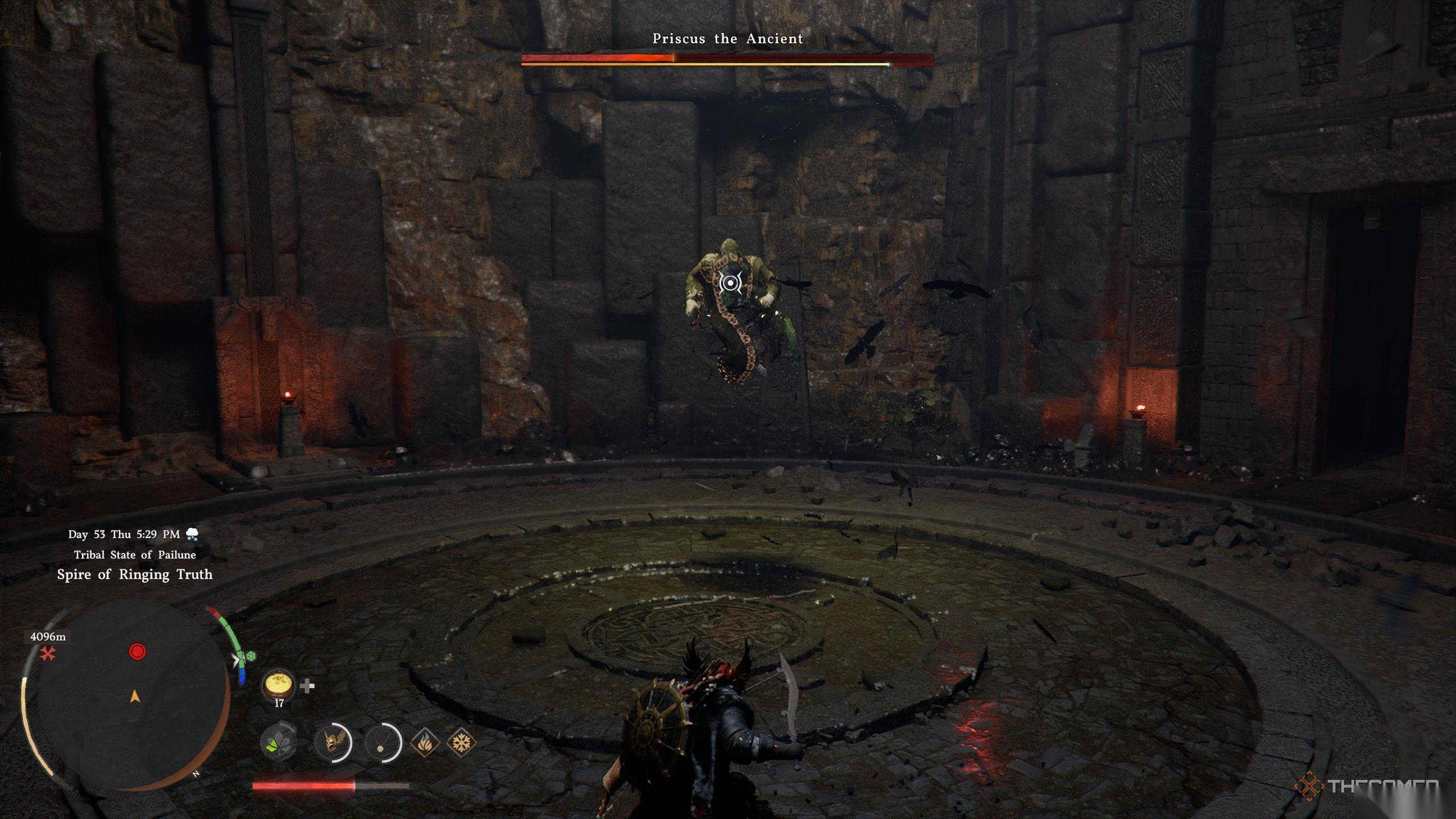Click the lock-on target reticle on Priscus

[729, 283]
